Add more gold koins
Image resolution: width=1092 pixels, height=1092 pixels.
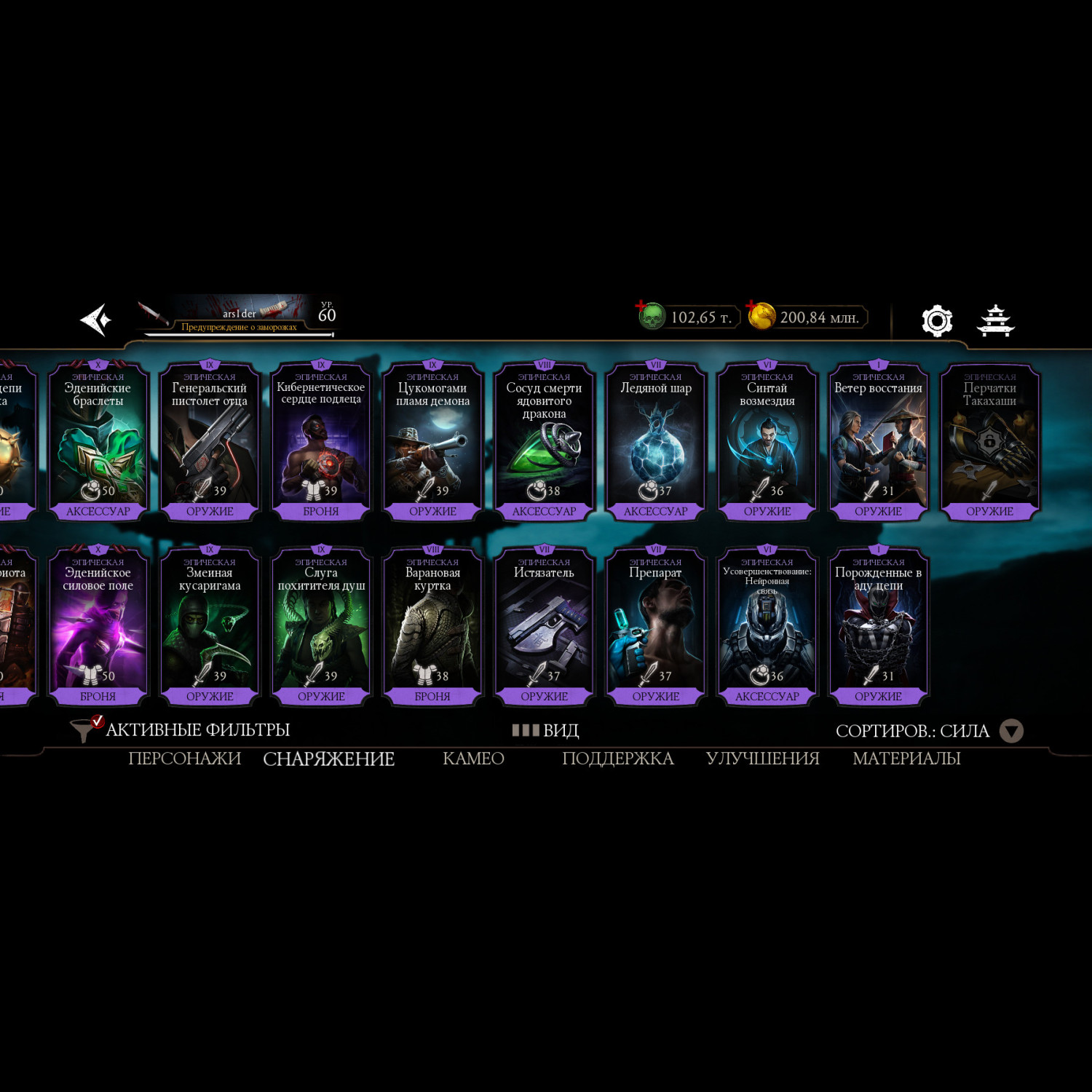[x=752, y=306]
